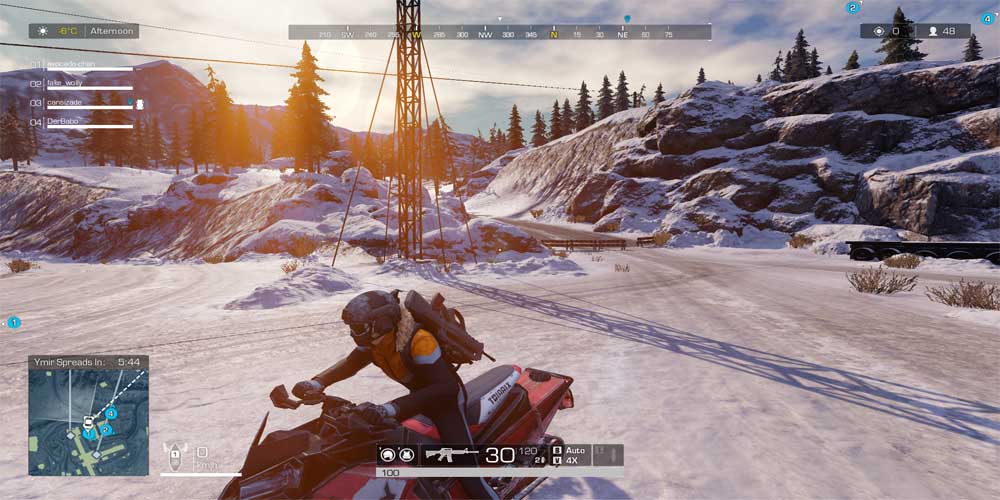Viewport: 1000px width, 500px height.
Task: Click the players remaining counter icon
Action: 934,31
